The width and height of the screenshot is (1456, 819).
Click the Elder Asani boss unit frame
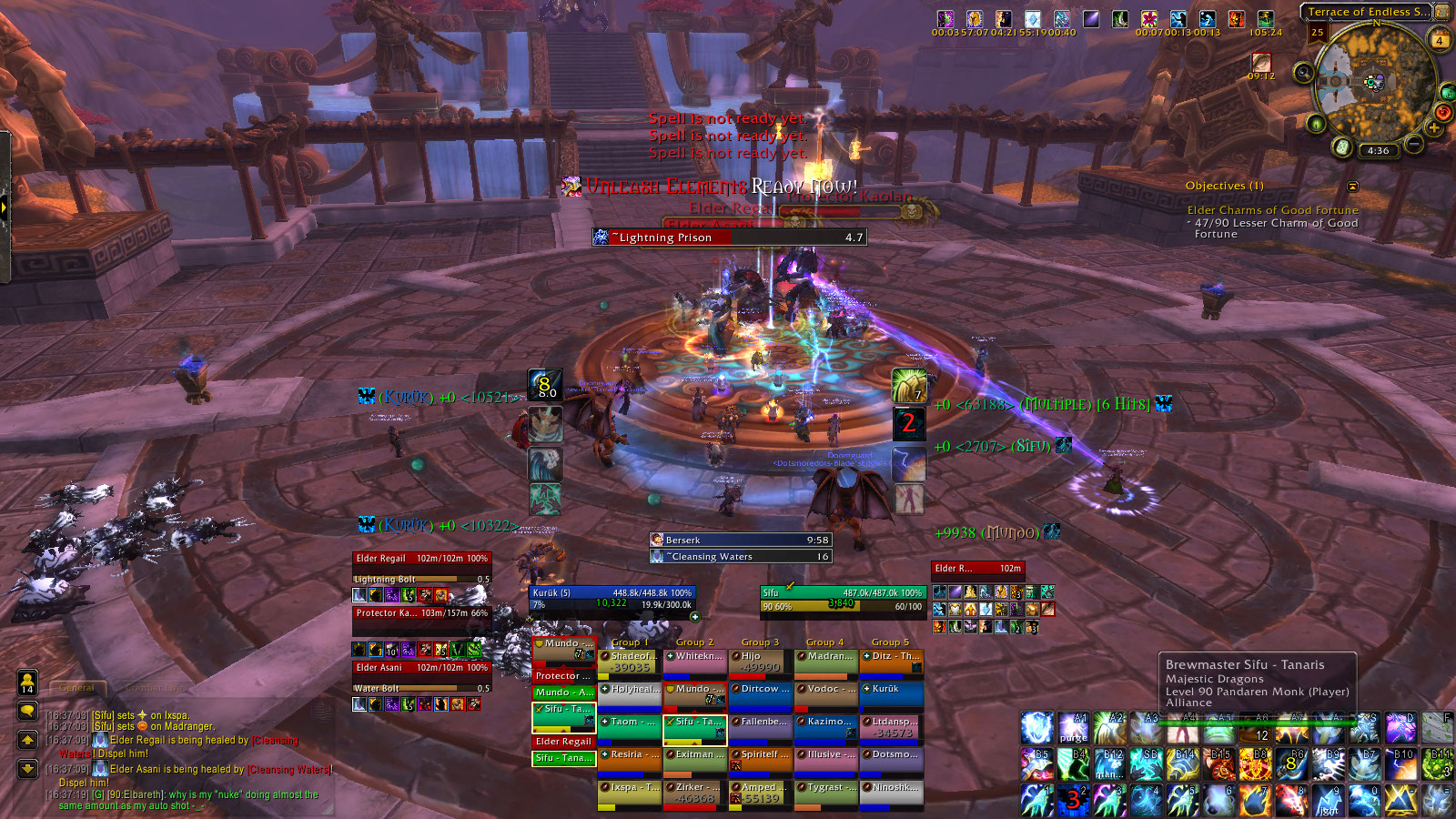[421, 668]
